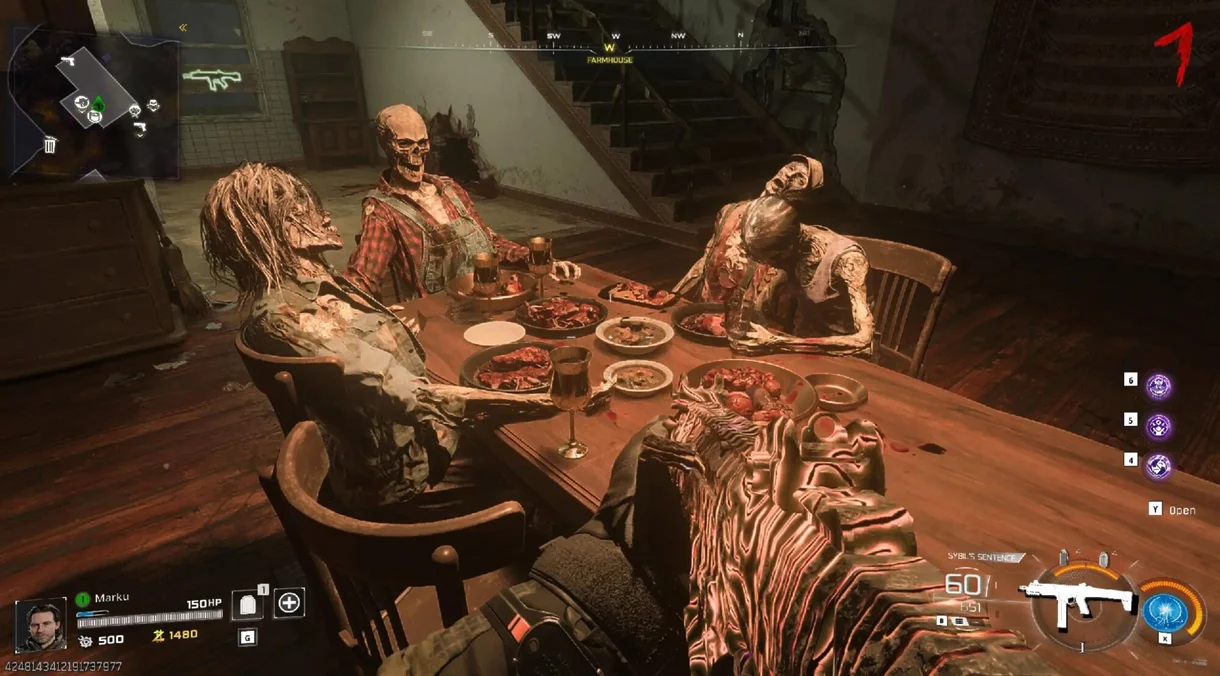Click the pistol icon at minimap top

click(68, 61)
